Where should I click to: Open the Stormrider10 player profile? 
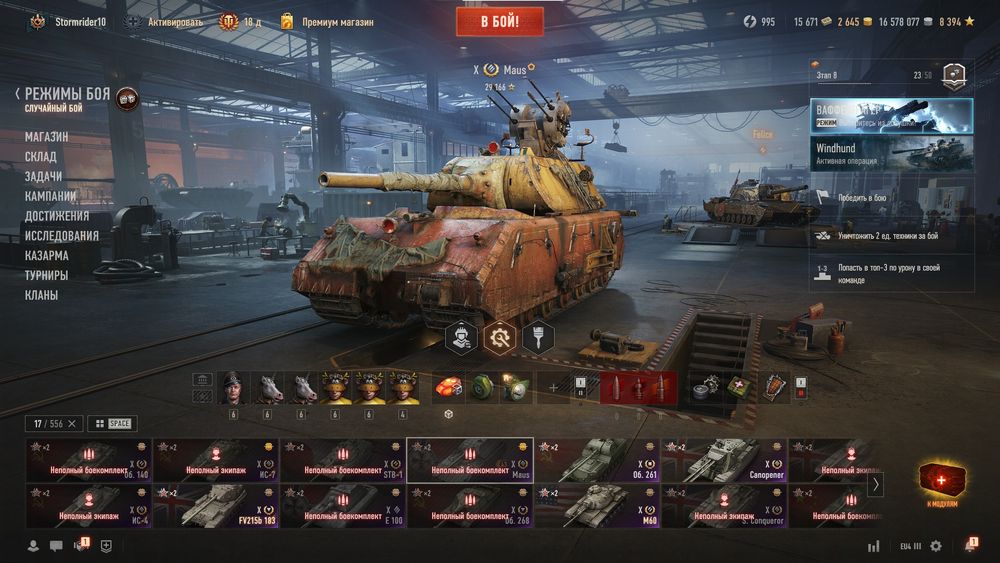point(80,21)
